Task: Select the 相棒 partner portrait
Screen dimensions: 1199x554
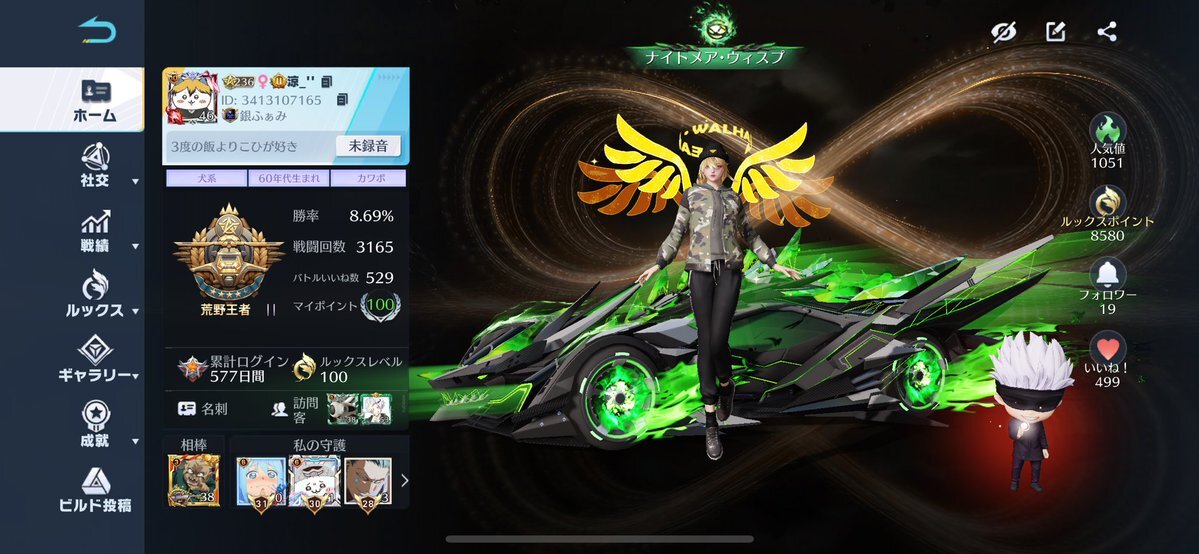Action: pos(194,481)
